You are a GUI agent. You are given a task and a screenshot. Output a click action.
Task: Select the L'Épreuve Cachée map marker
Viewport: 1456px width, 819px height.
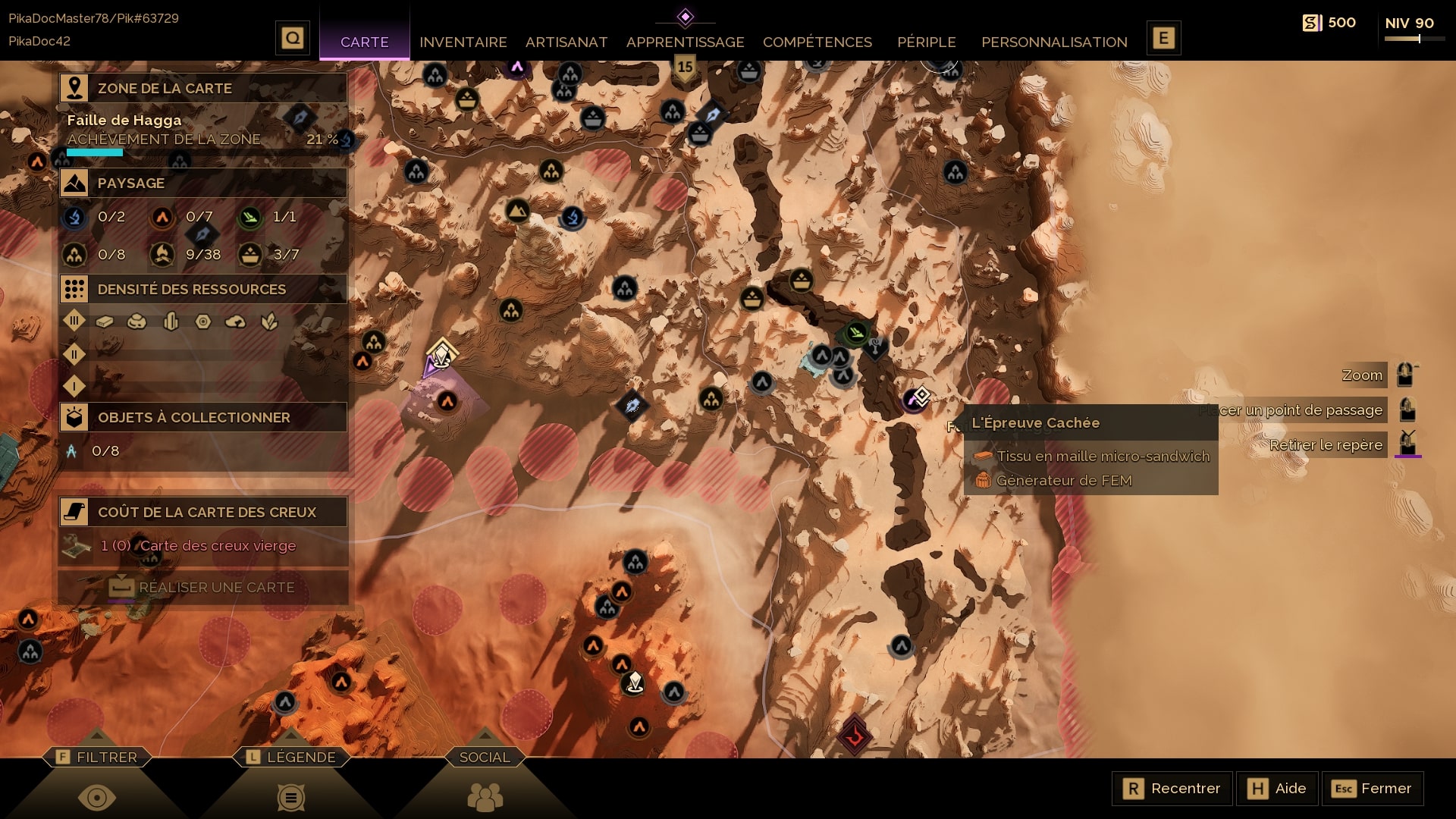(x=919, y=397)
